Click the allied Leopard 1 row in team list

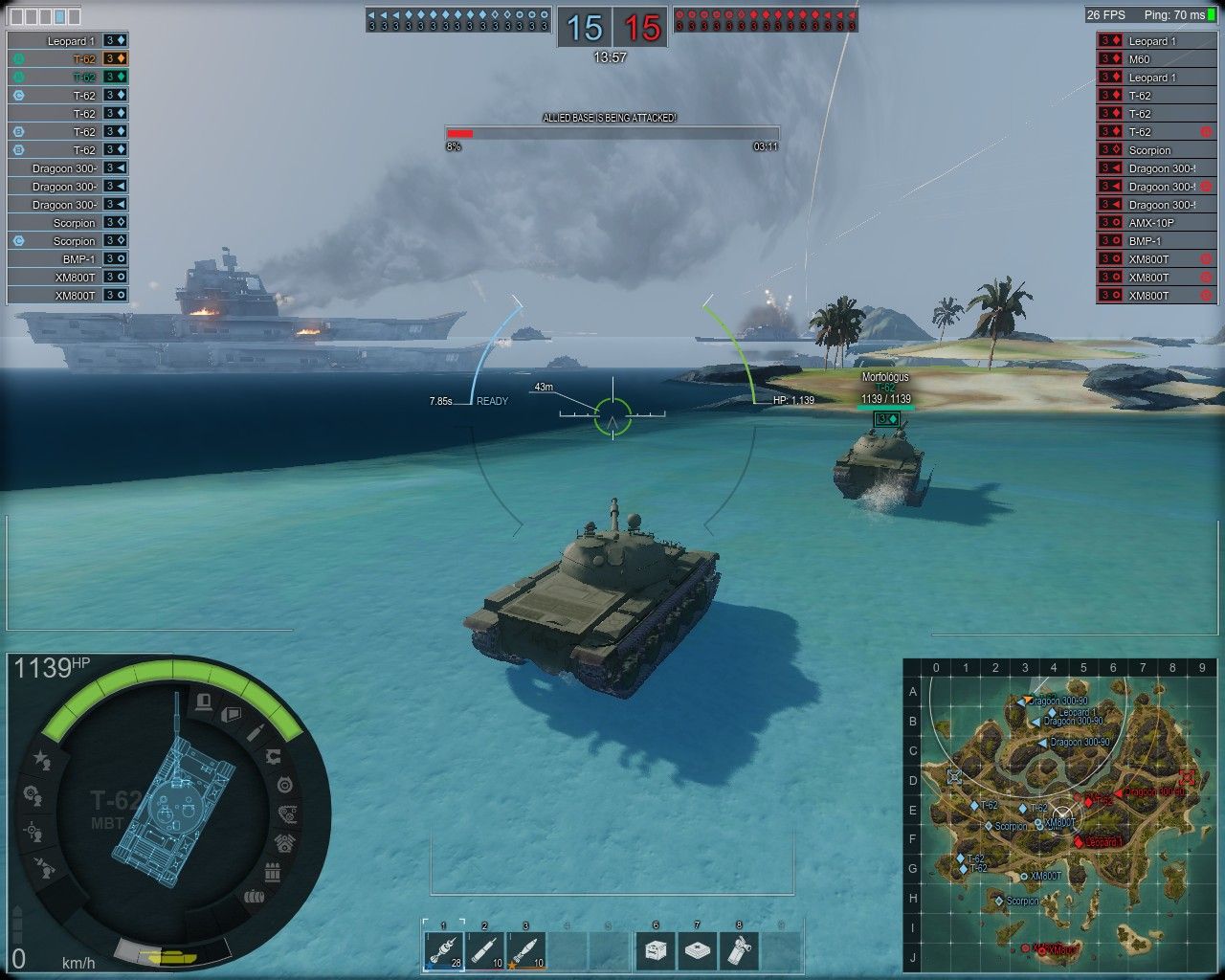(67, 41)
